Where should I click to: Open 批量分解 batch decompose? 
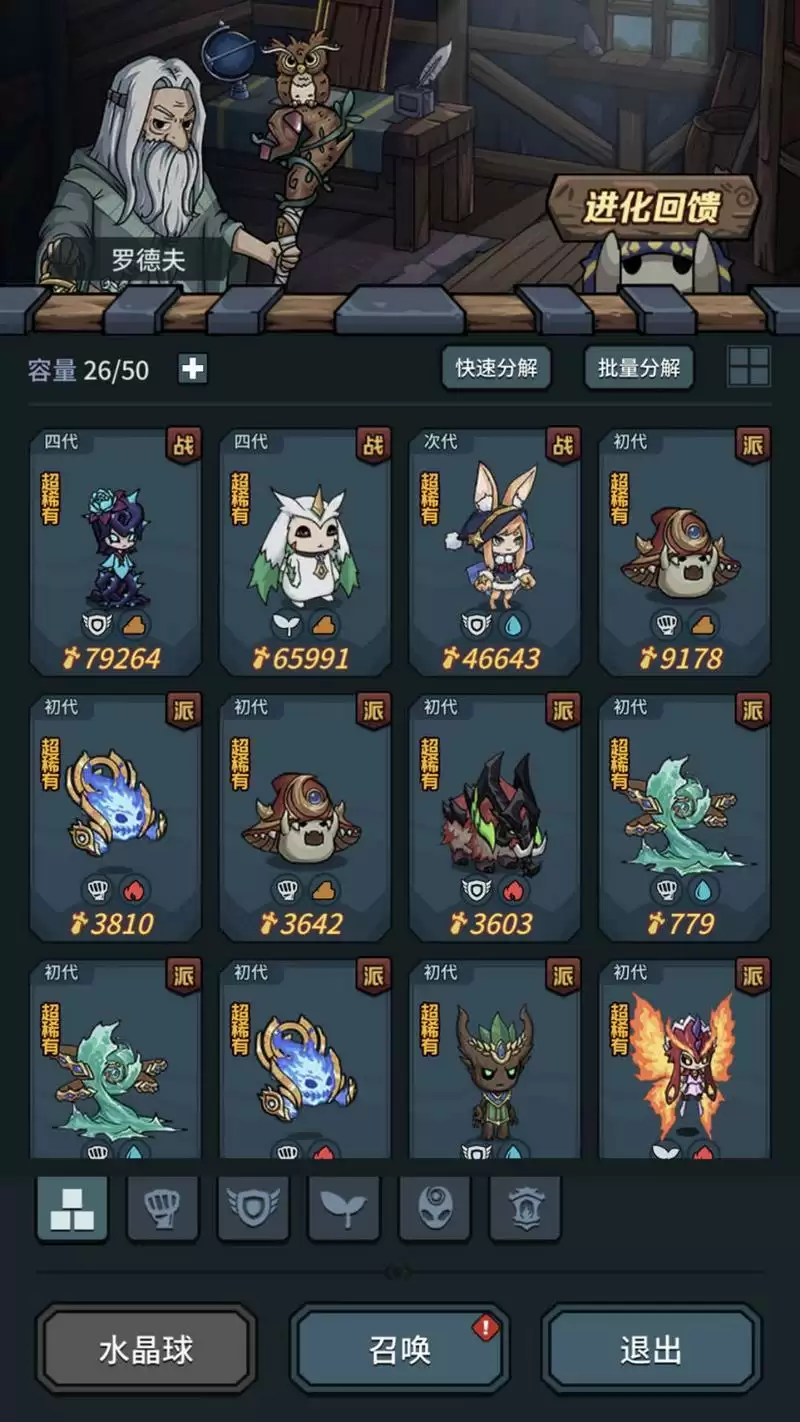pyautogui.click(x=638, y=368)
